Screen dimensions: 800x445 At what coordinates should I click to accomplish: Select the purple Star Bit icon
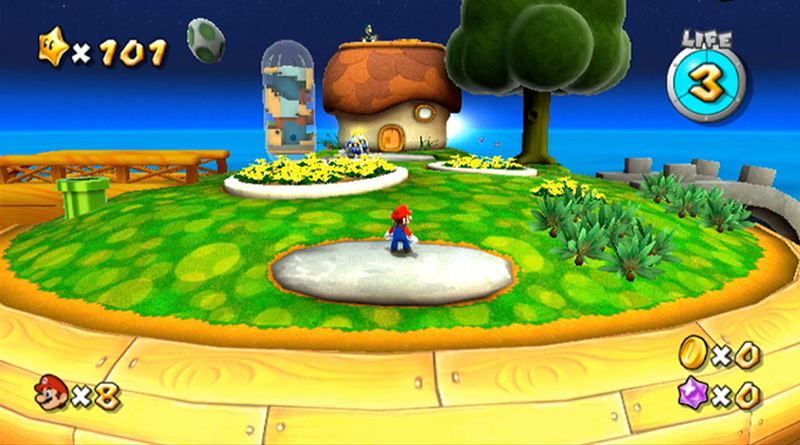pos(692,394)
